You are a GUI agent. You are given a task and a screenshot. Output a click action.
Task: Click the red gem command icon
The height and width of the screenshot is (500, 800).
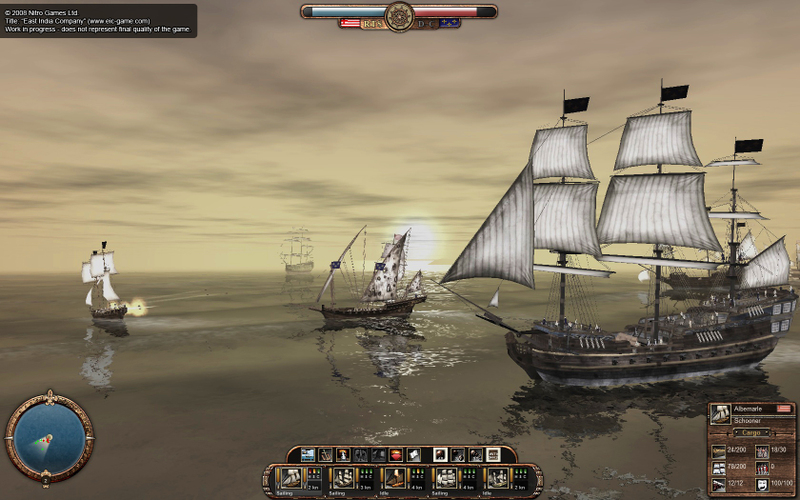(x=396, y=455)
